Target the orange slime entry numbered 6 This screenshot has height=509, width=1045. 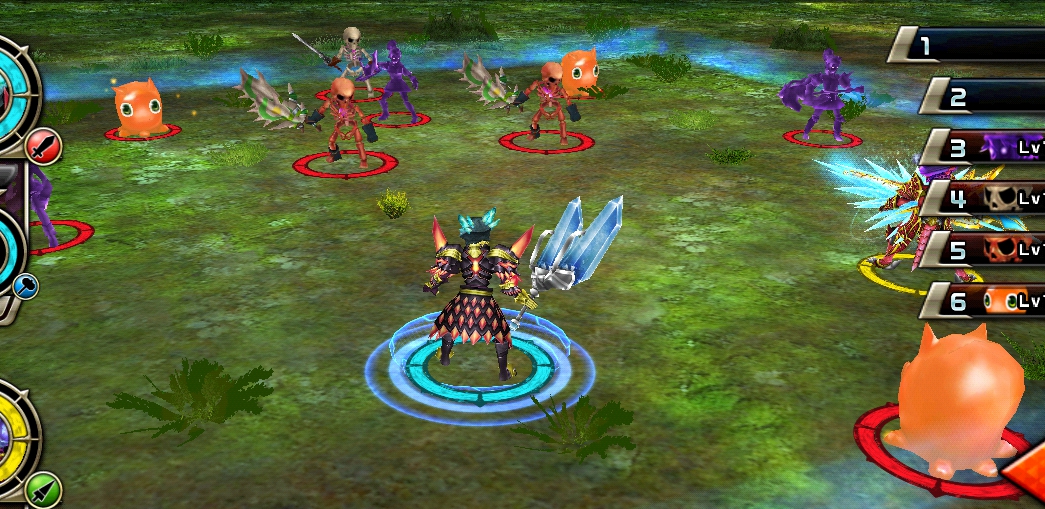click(x=985, y=300)
